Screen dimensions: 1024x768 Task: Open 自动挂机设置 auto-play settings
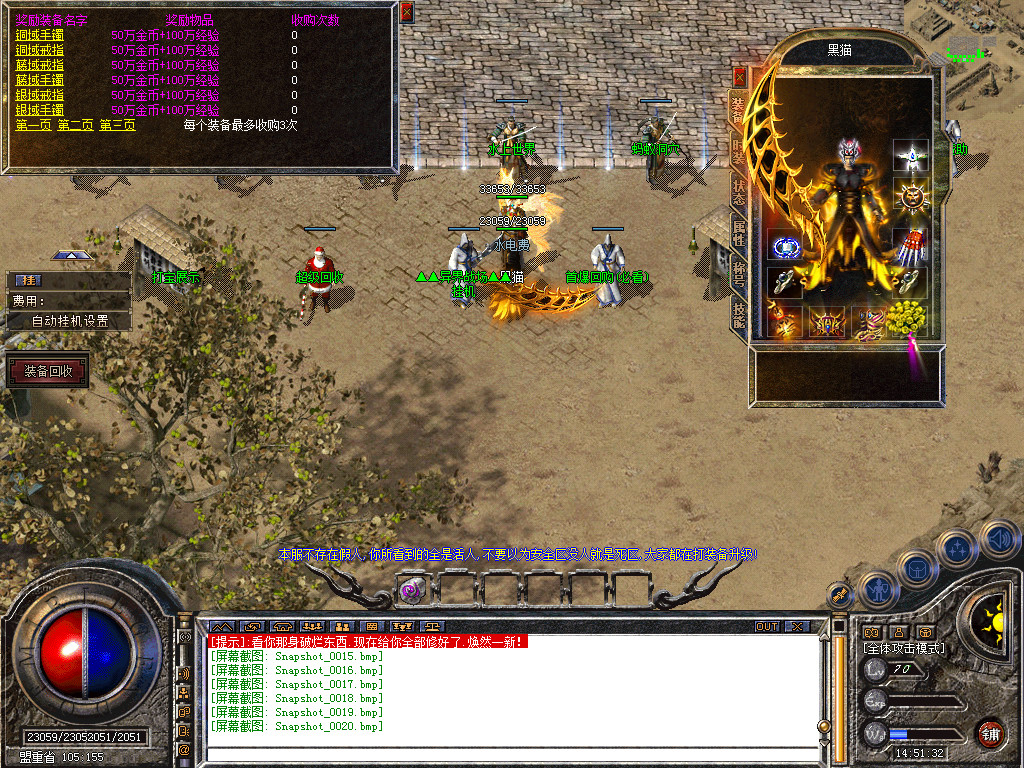69,321
